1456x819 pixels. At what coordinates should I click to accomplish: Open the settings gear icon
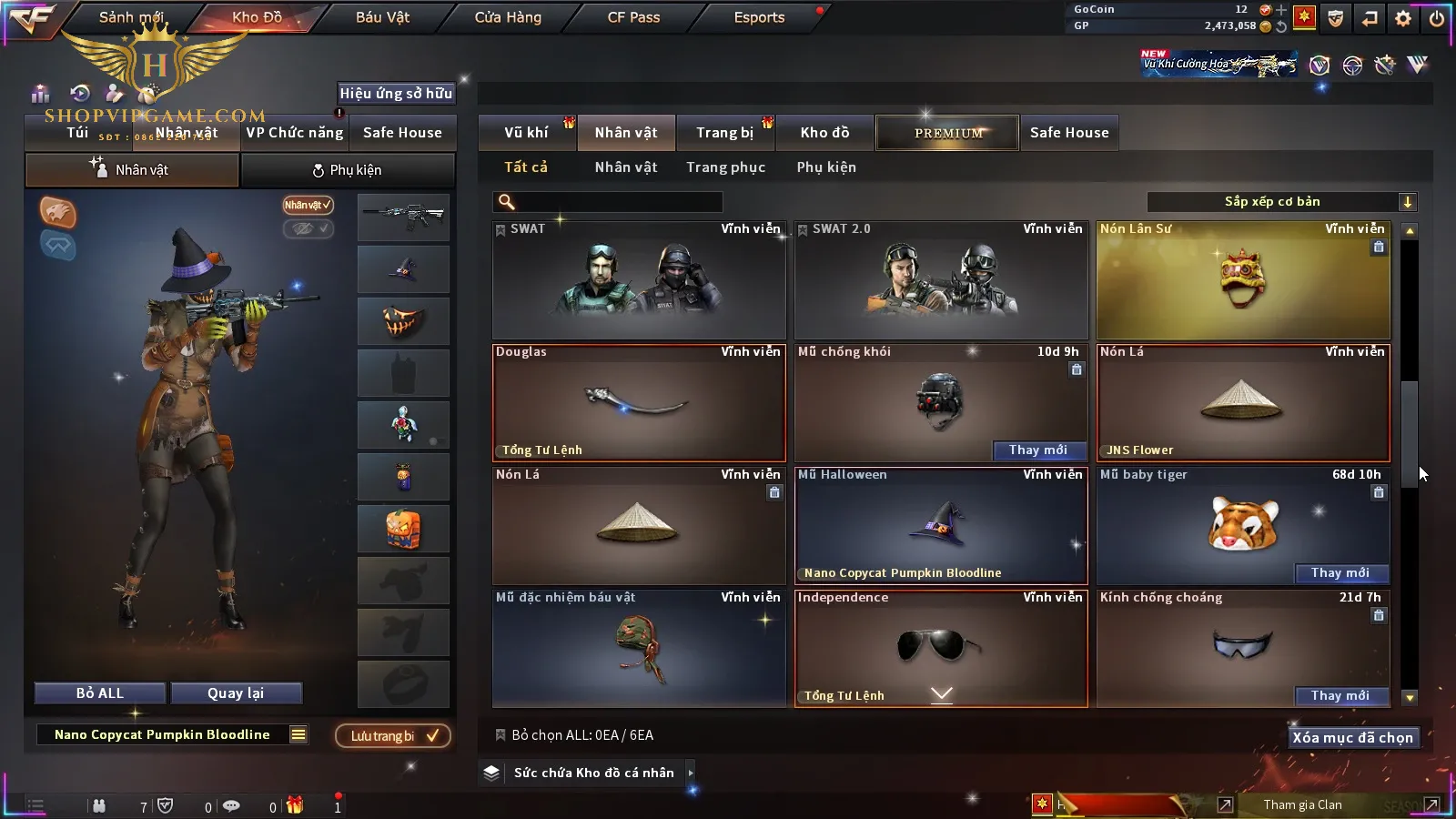pos(1402,18)
